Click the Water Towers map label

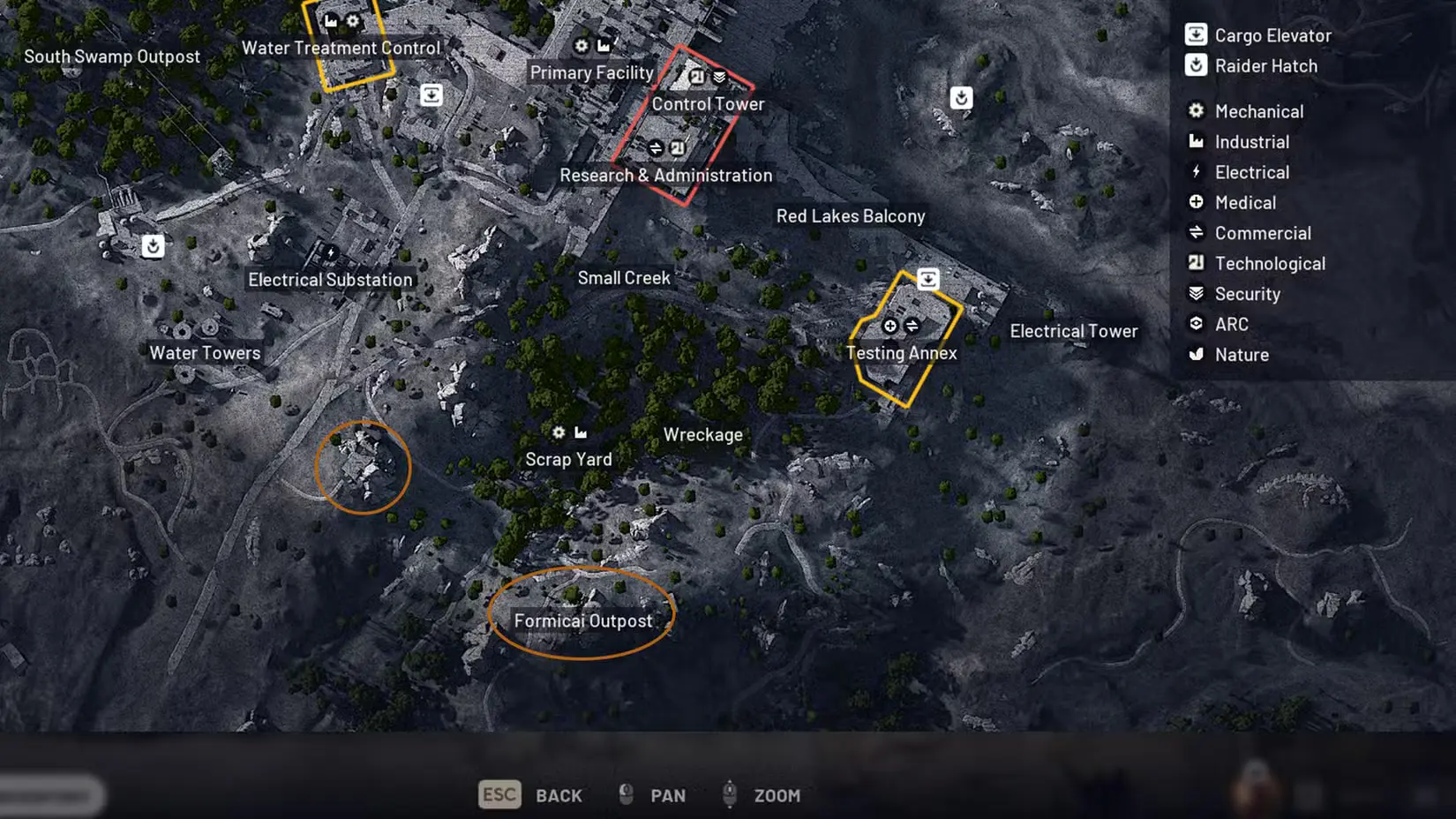click(204, 352)
